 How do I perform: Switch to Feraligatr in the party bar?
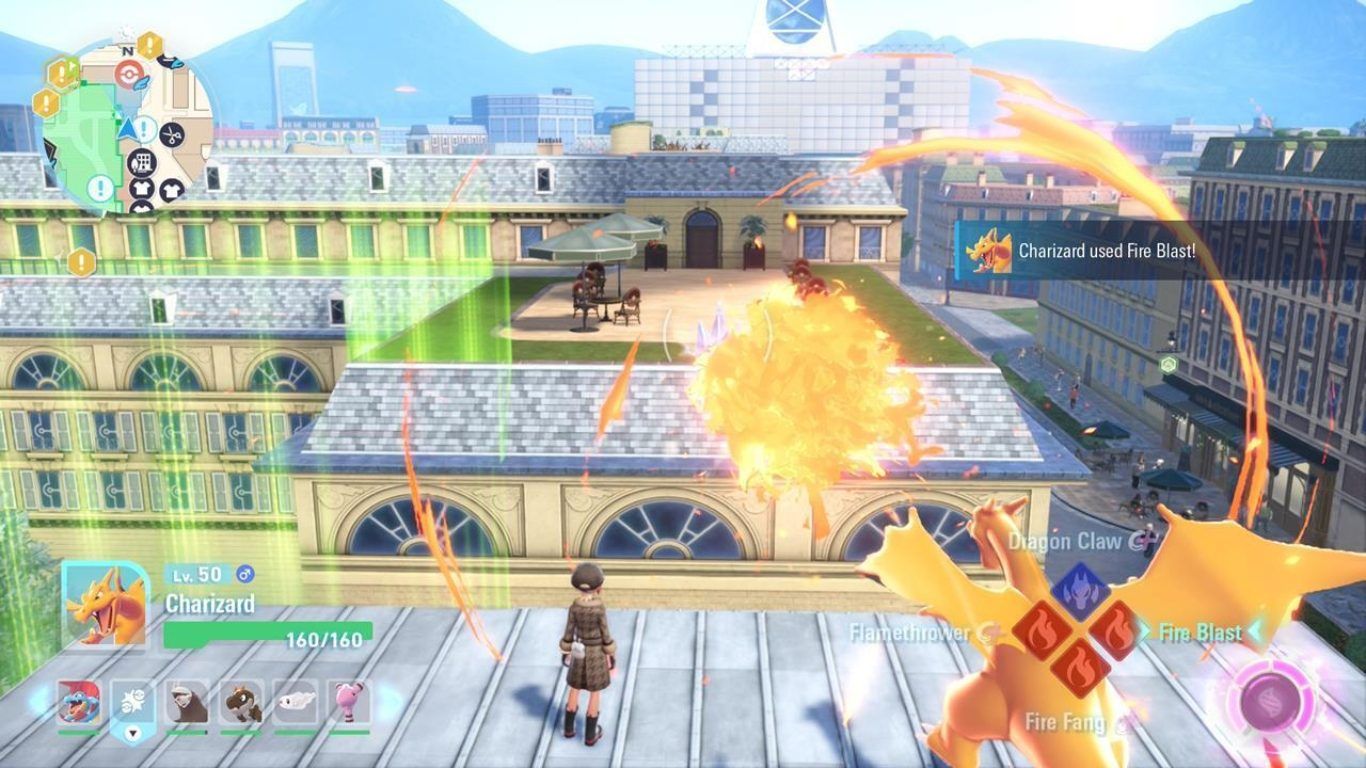[x=78, y=703]
